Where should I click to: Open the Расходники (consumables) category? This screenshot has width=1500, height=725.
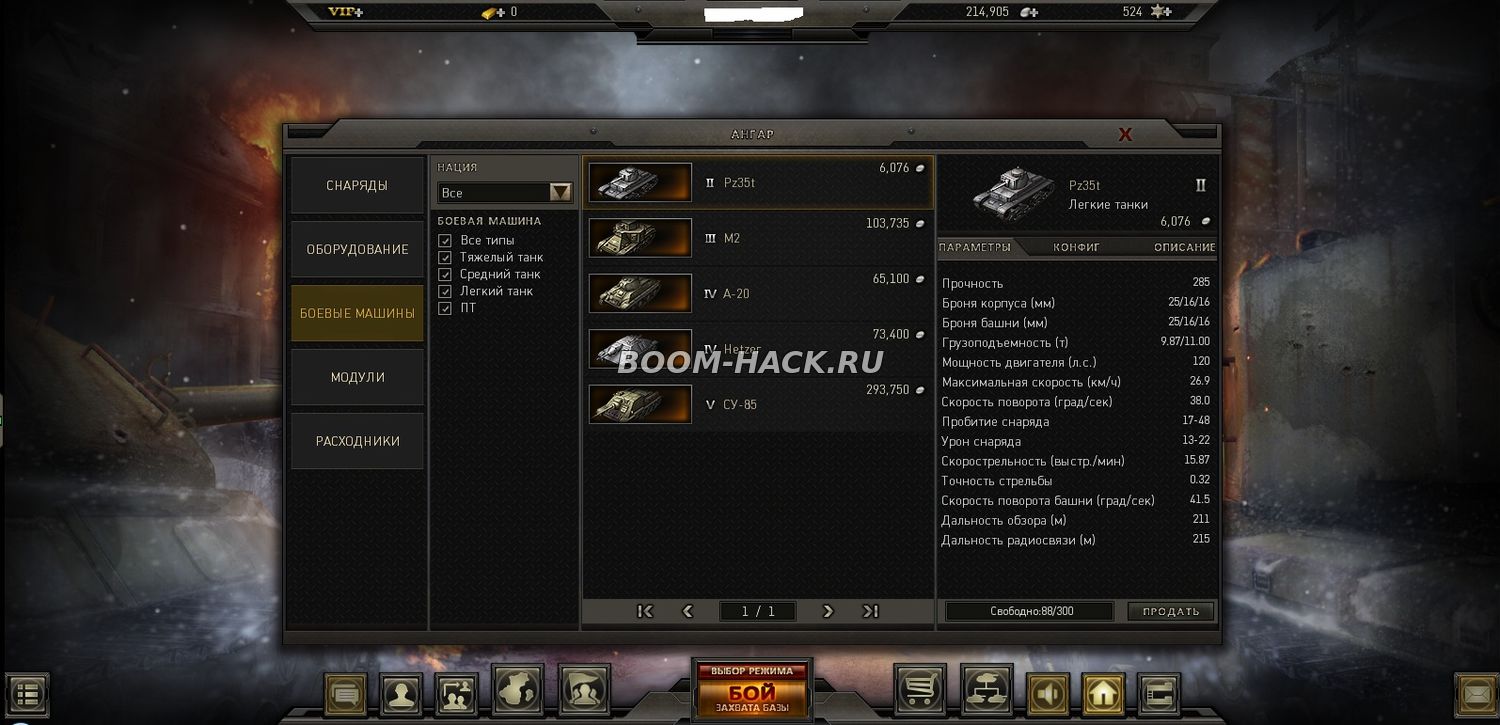coord(357,441)
